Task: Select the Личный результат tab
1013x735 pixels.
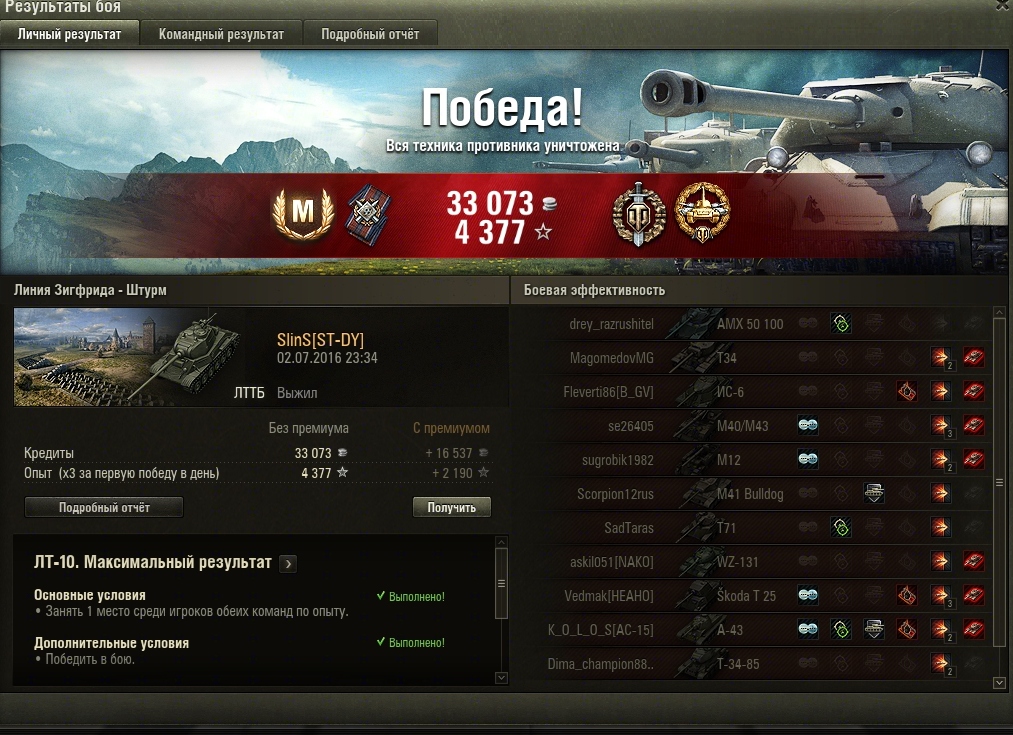Action: [69, 34]
